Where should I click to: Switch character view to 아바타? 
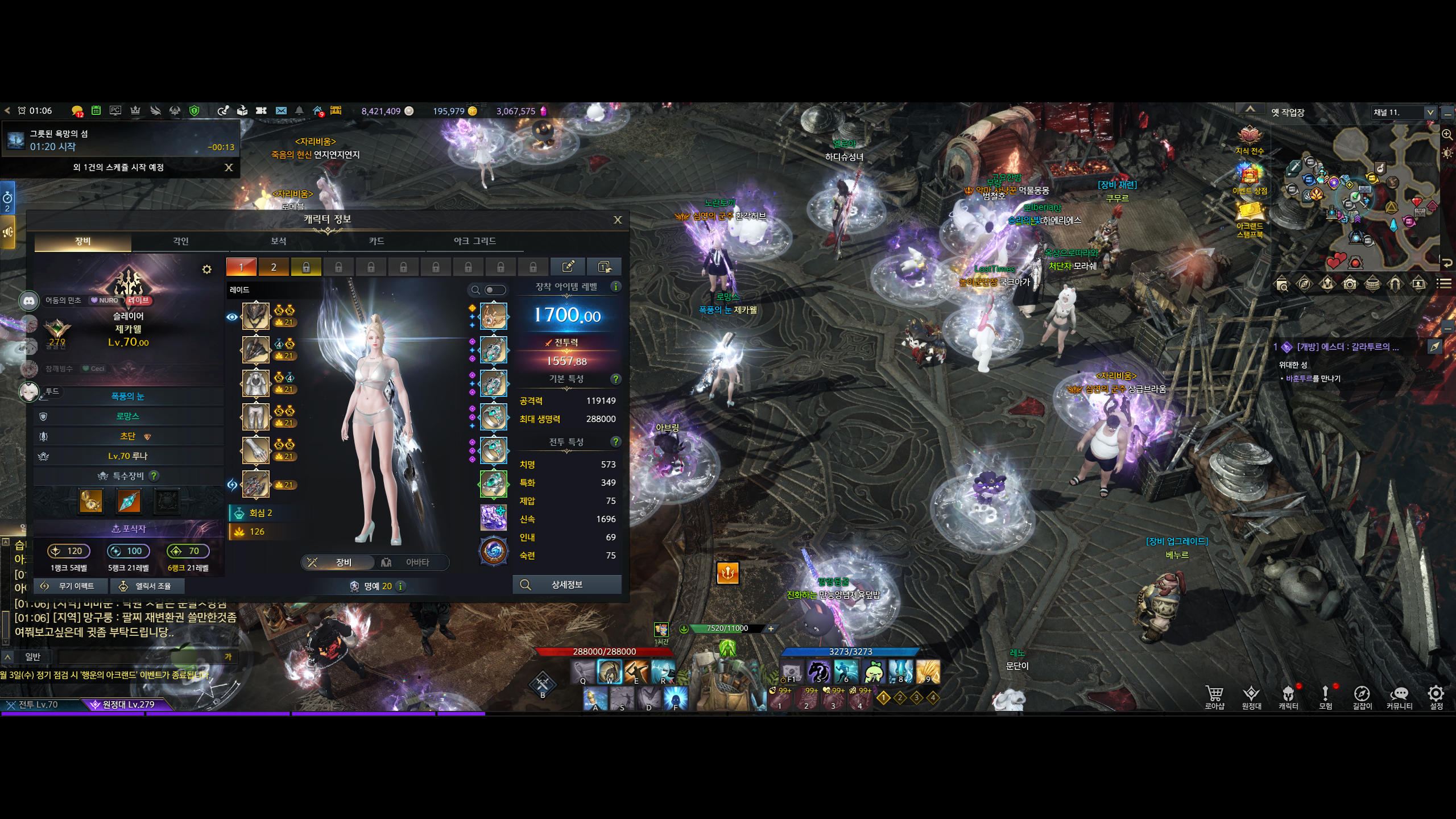pyautogui.click(x=411, y=562)
